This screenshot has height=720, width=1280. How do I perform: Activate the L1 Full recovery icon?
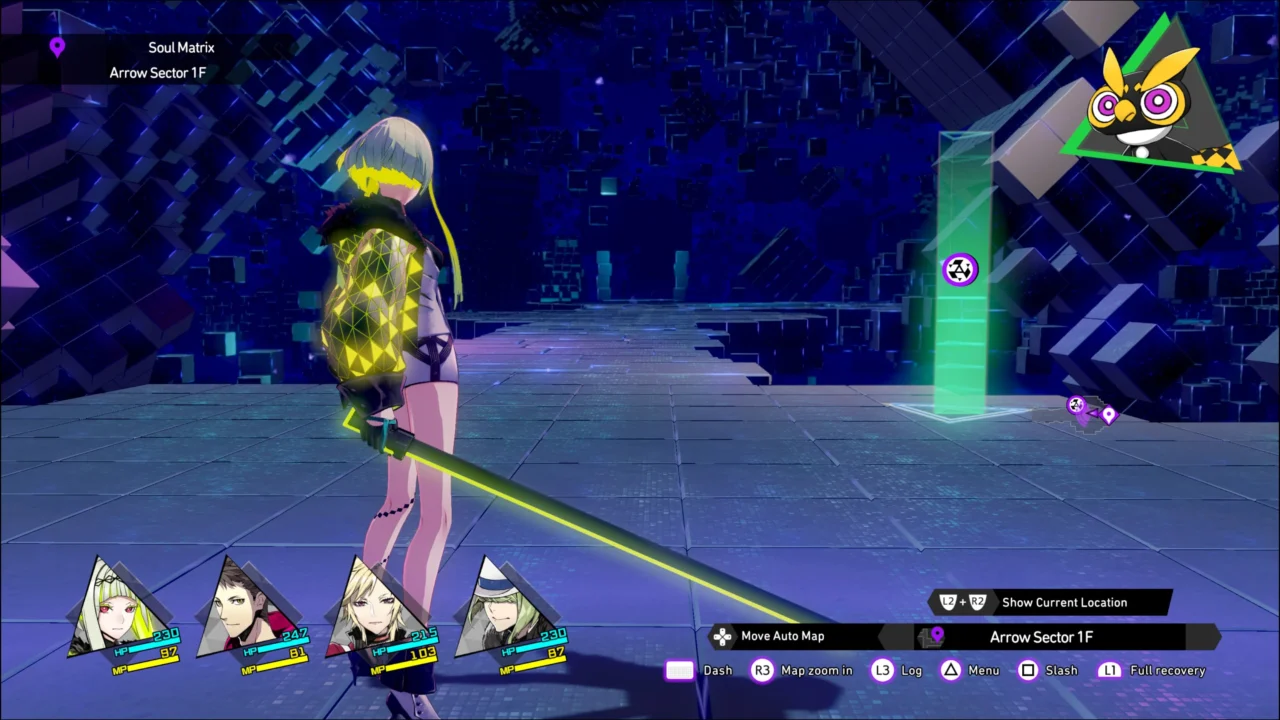click(x=1110, y=670)
